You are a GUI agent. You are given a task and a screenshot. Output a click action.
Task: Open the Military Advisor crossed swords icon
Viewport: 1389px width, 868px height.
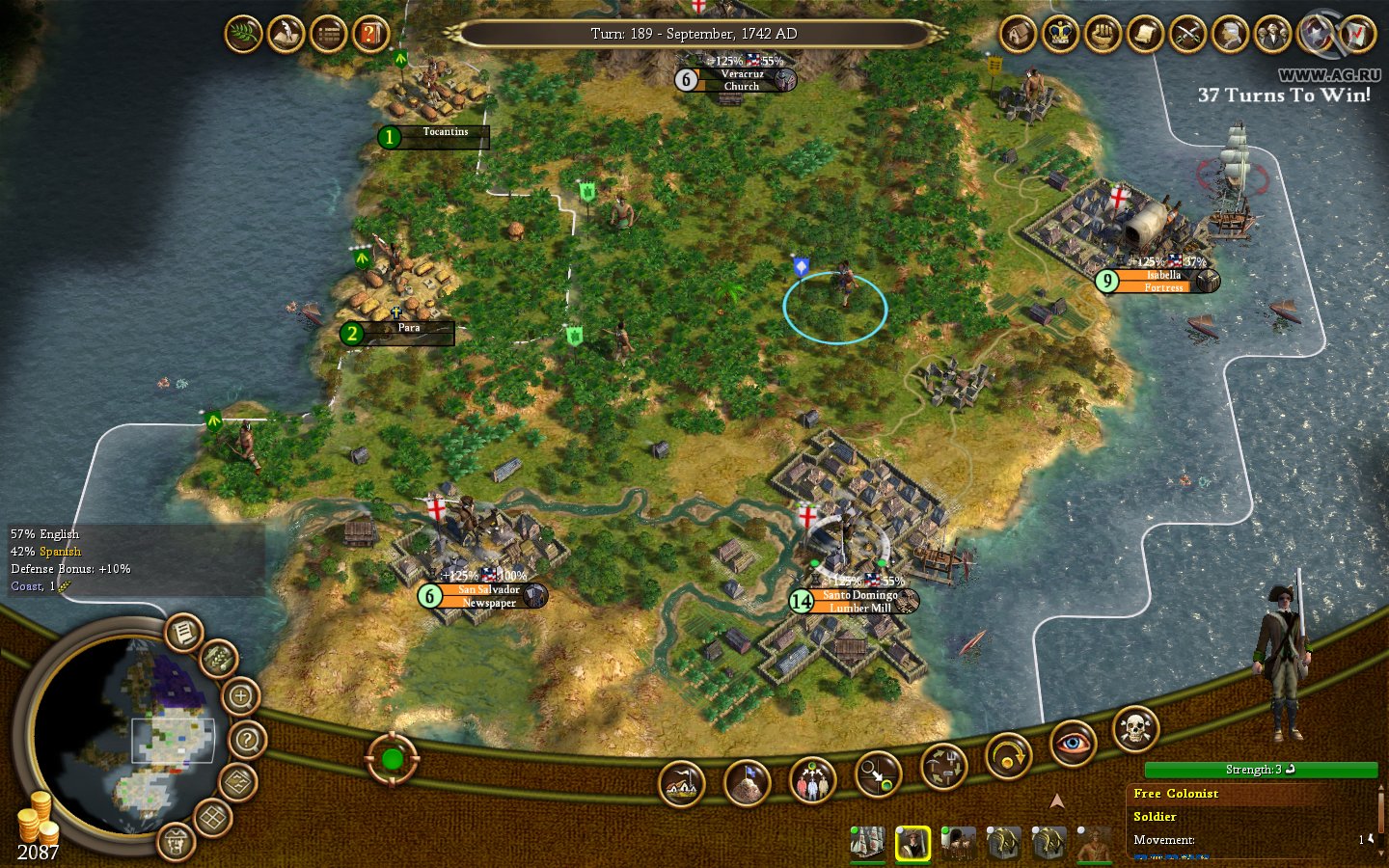point(1185,35)
